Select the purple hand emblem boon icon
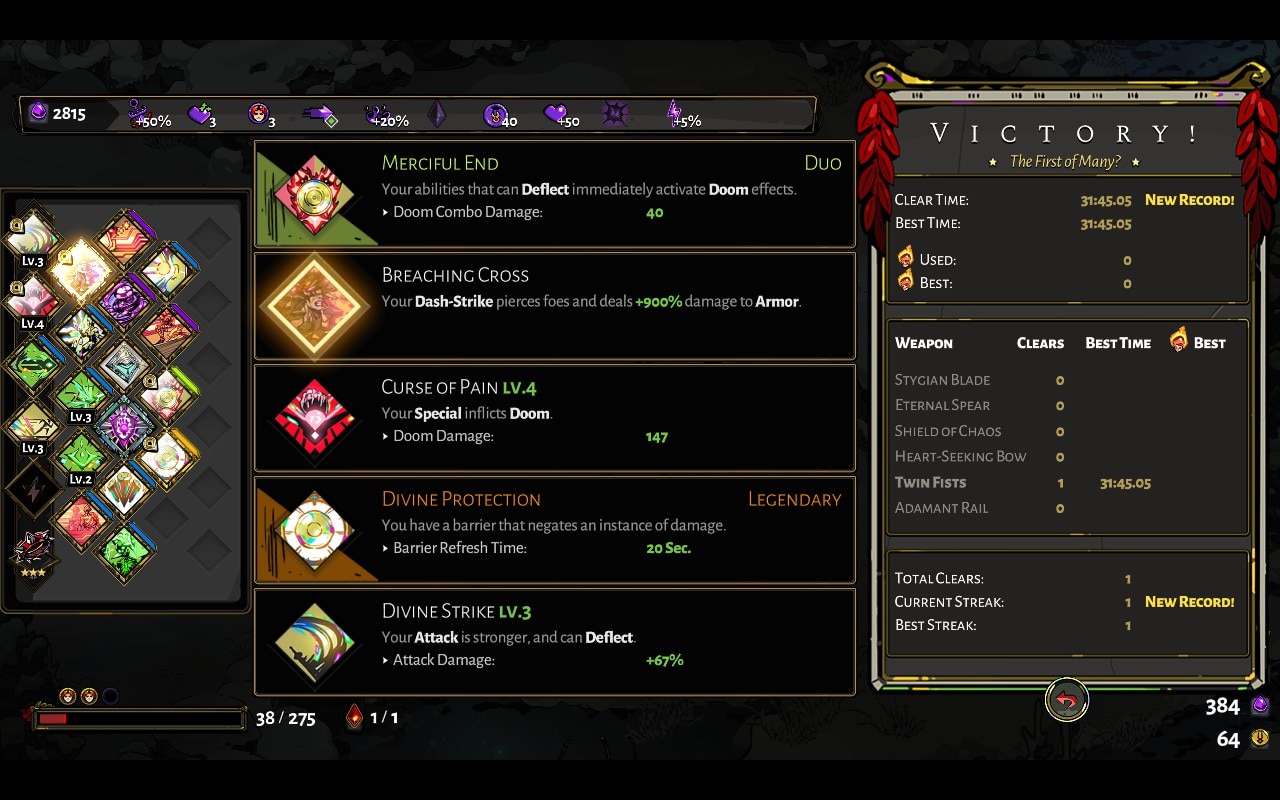The width and height of the screenshot is (1280, 800). (124, 423)
